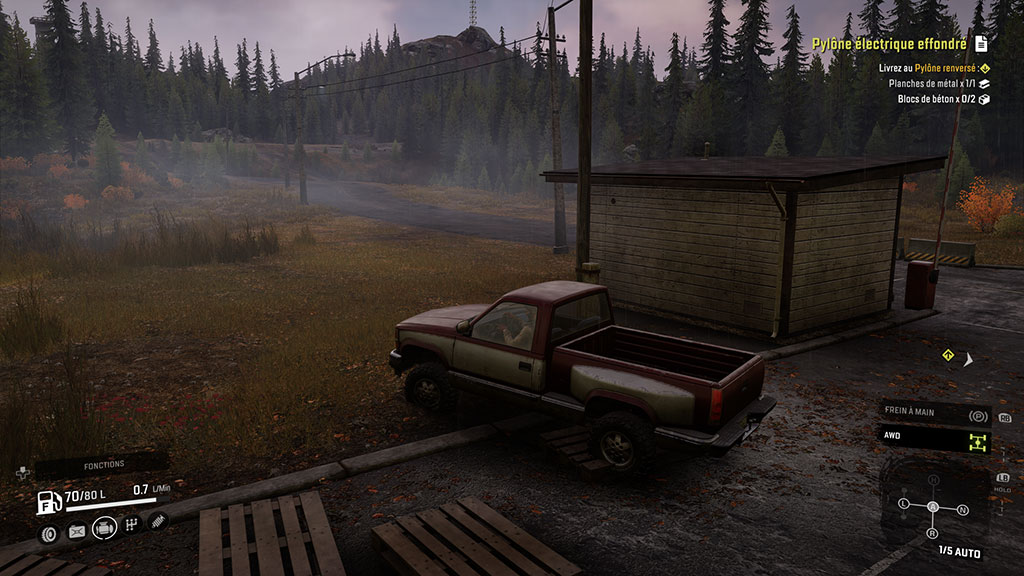Screen dimensions: 1024x576
Task: Click the task document icon
Action: [982, 44]
